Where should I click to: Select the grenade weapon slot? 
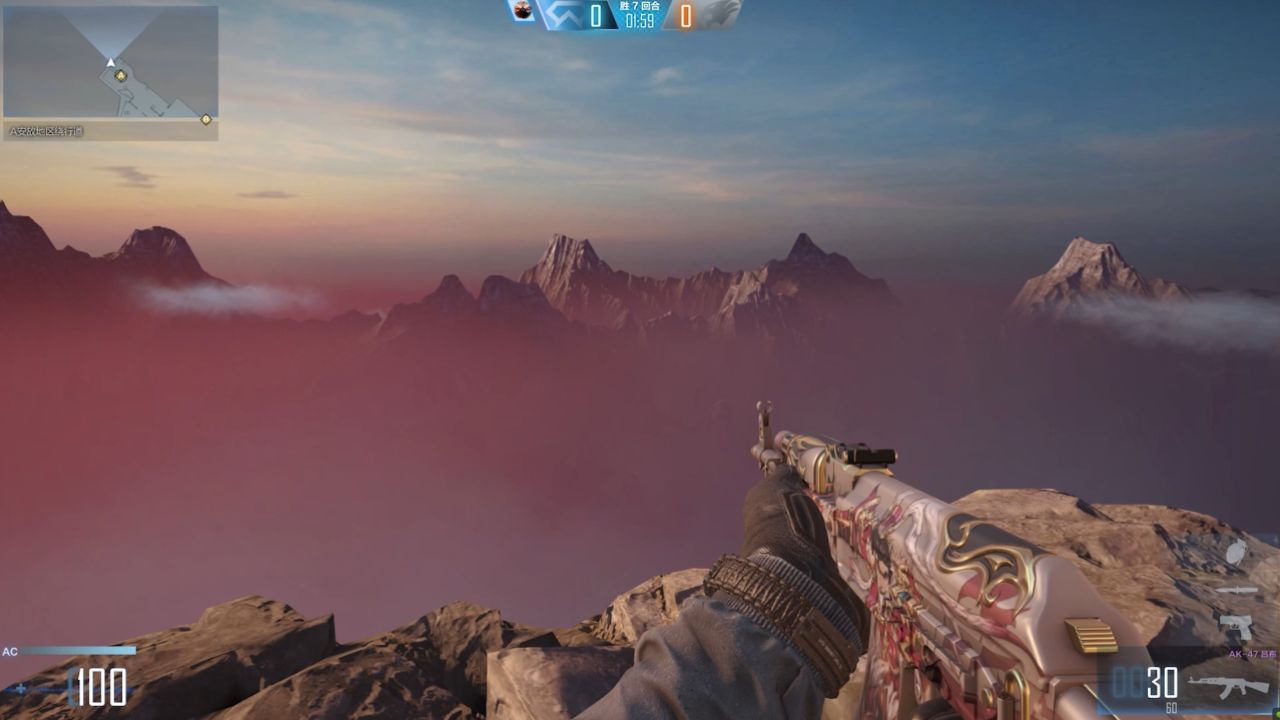(x=1237, y=551)
